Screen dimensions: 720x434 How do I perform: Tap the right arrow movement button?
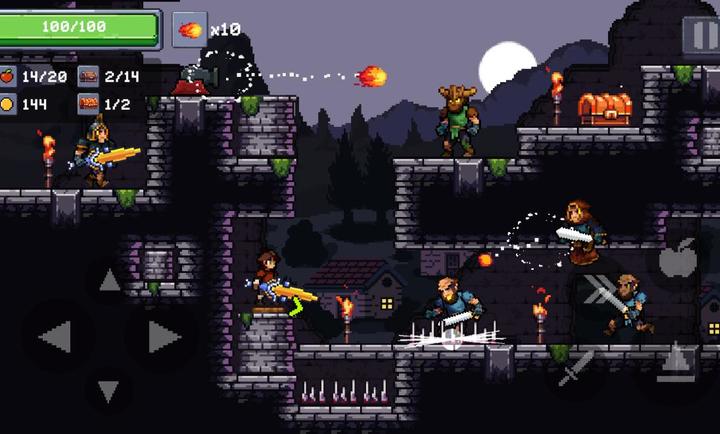(x=163, y=337)
